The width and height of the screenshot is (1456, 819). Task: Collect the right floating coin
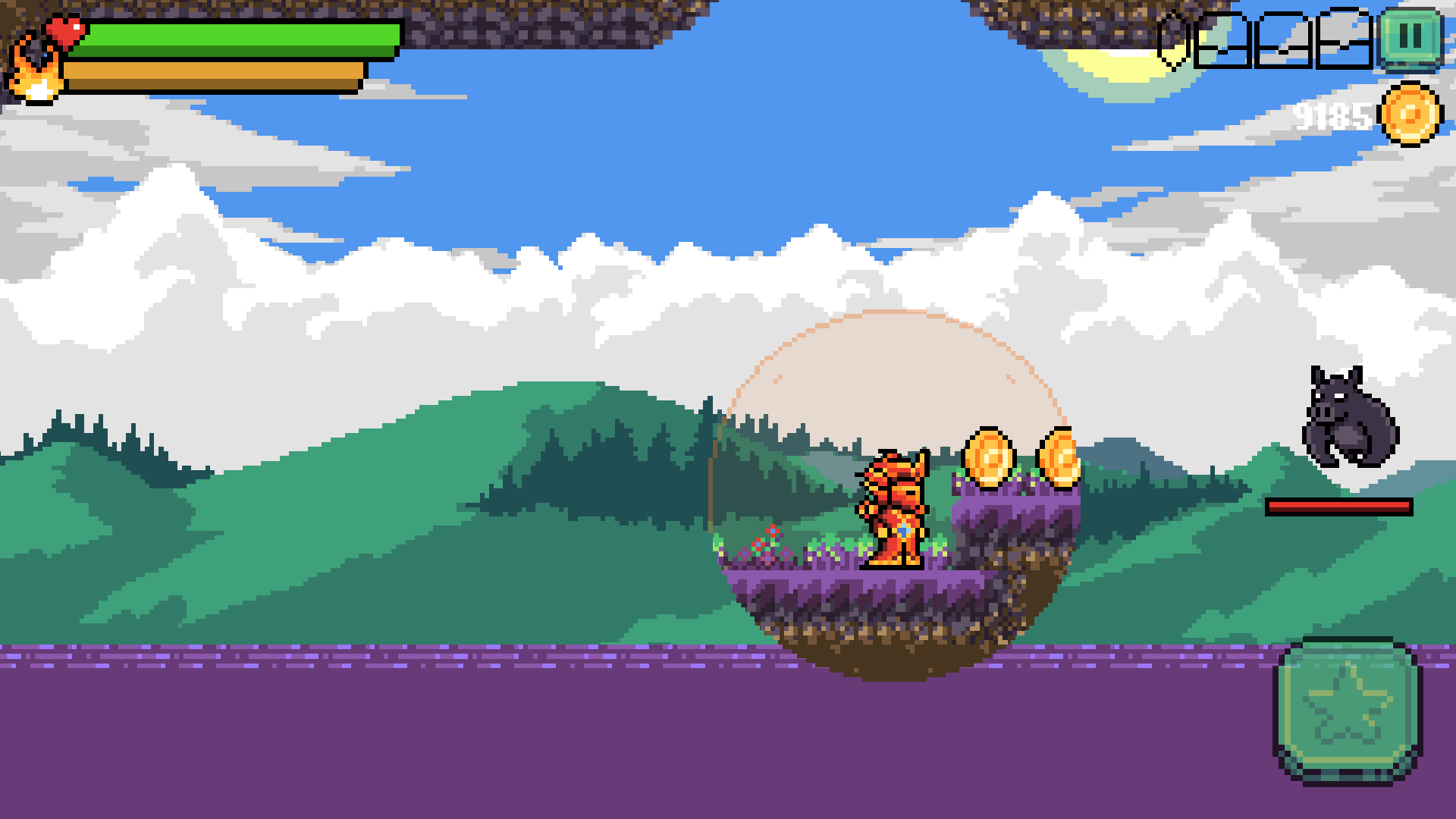(x=1061, y=460)
